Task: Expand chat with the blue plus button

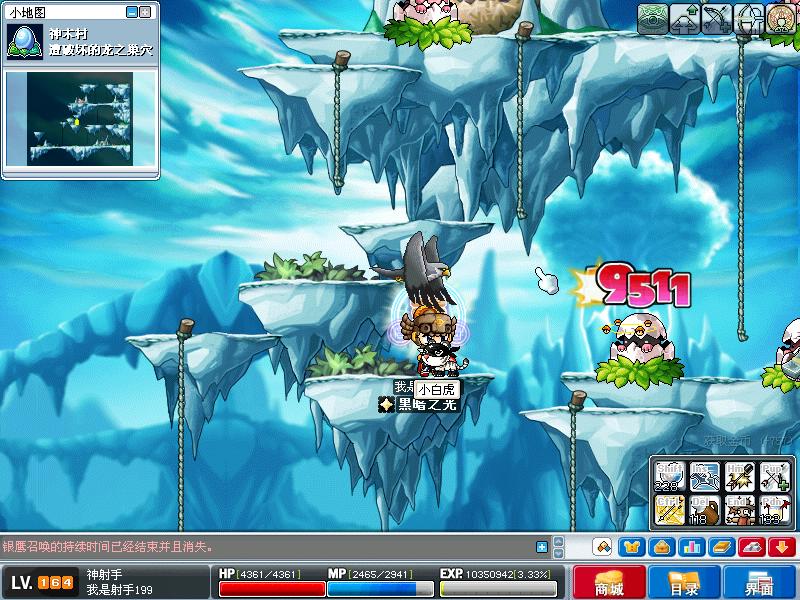Action: click(x=542, y=547)
